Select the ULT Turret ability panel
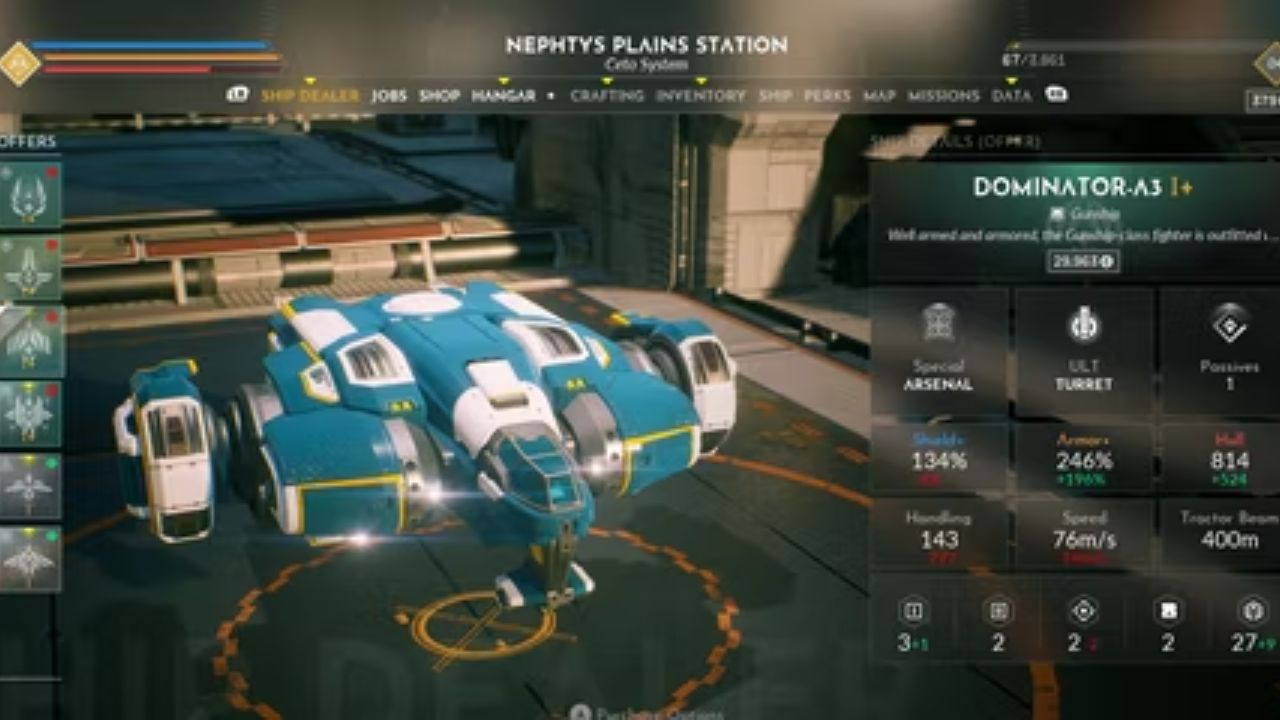 1084,351
